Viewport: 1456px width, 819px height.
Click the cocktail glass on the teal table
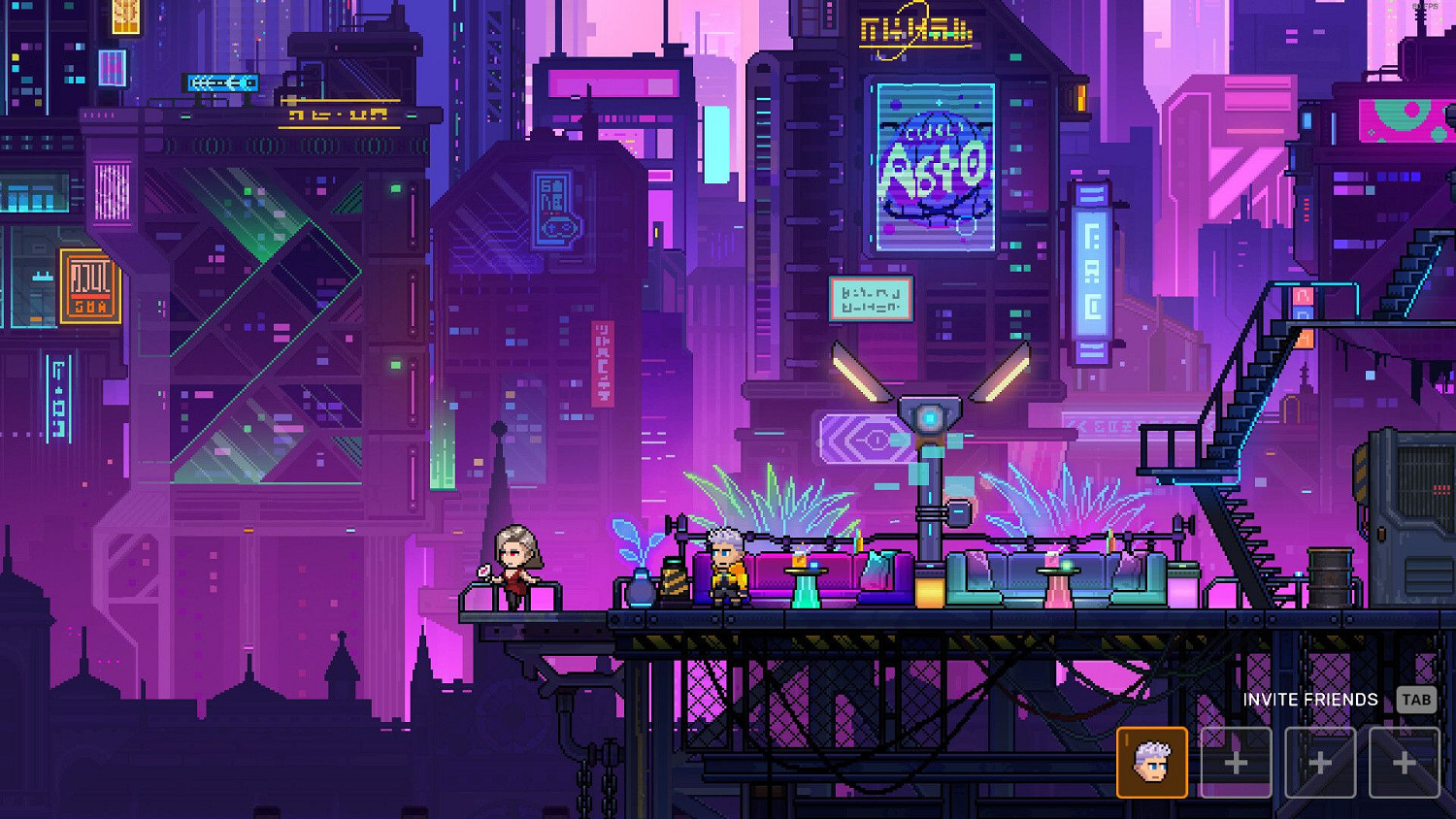[800, 558]
